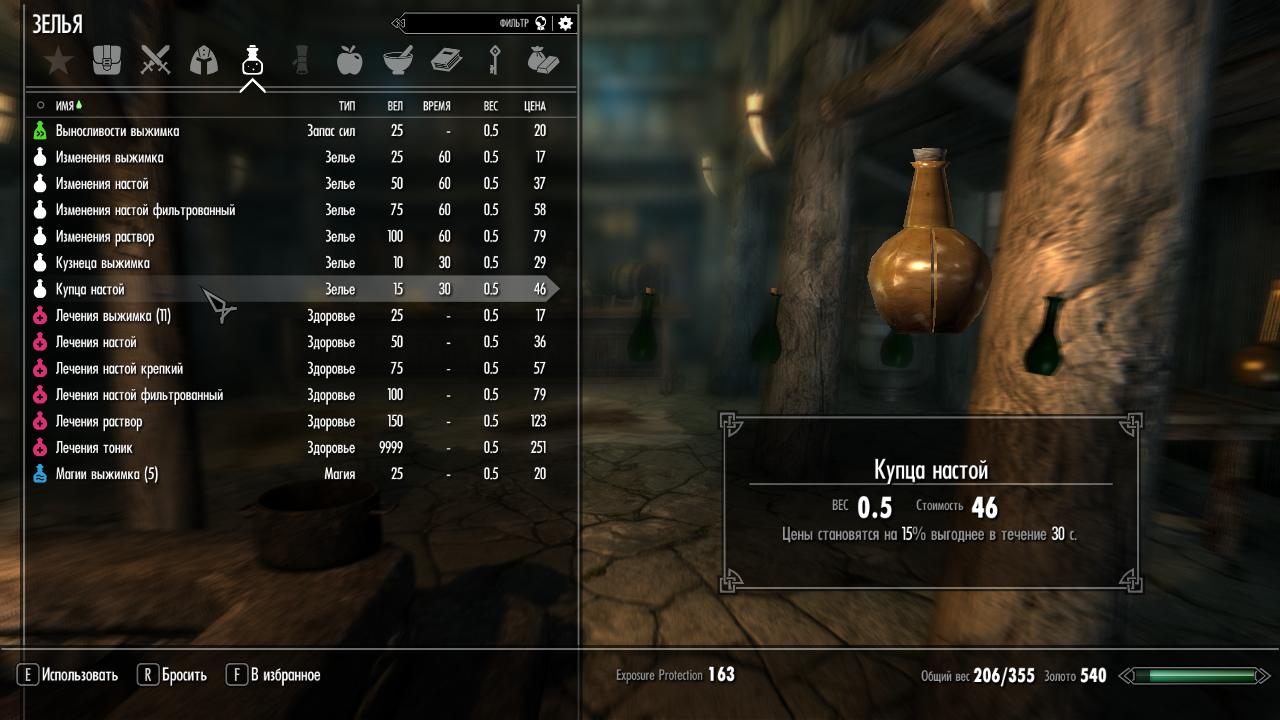The image size is (1280, 720).
Task: Switch to the weapons crossed-swords category
Action: 155,61
